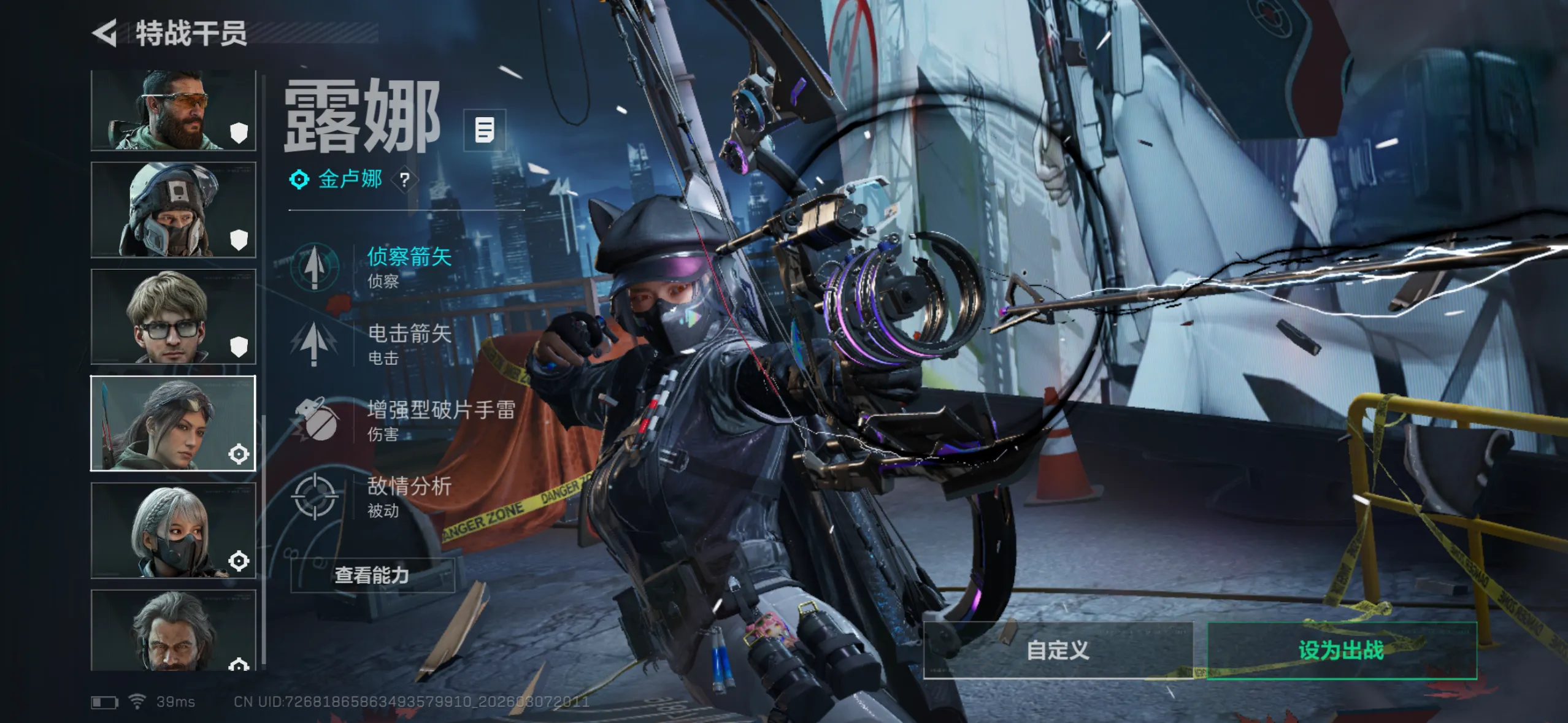This screenshot has height=723, width=1568.
Task: Click the question mark beside 金卢娜
Action: click(404, 180)
